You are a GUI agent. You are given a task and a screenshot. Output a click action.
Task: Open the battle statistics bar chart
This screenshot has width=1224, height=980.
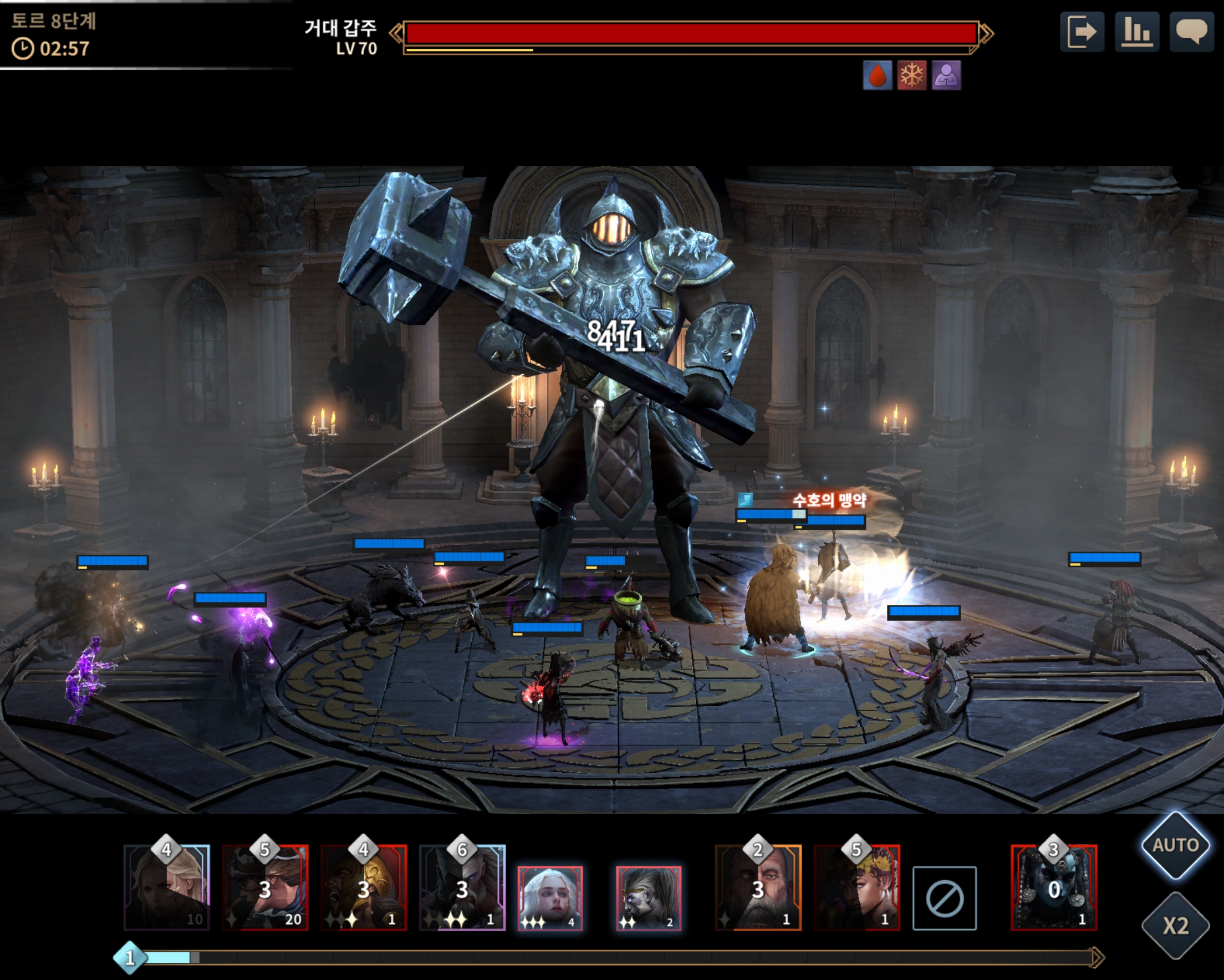pyautogui.click(x=1136, y=32)
